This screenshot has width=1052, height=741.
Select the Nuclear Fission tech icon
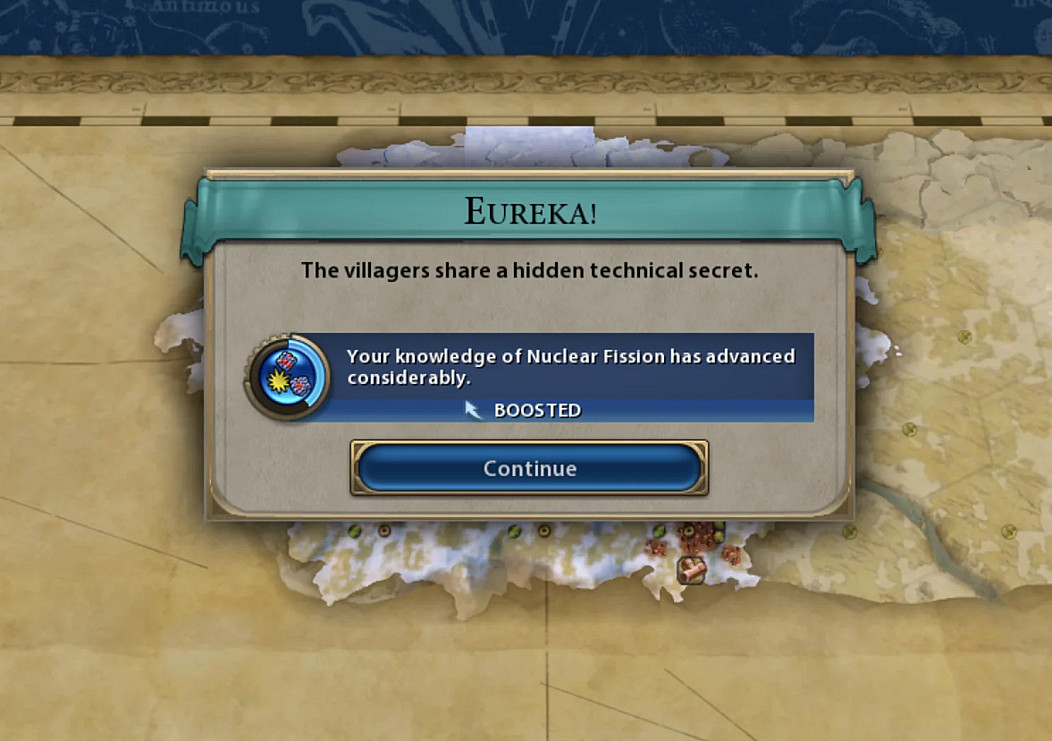point(287,377)
